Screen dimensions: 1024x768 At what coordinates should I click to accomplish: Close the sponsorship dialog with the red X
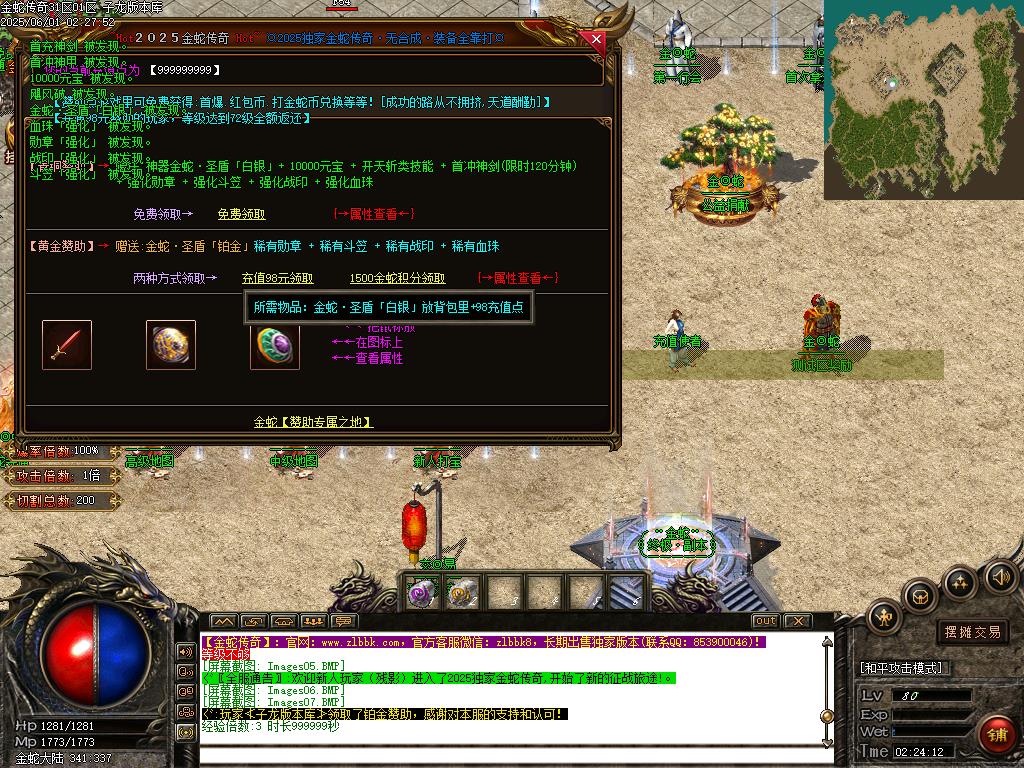(597, 40)
